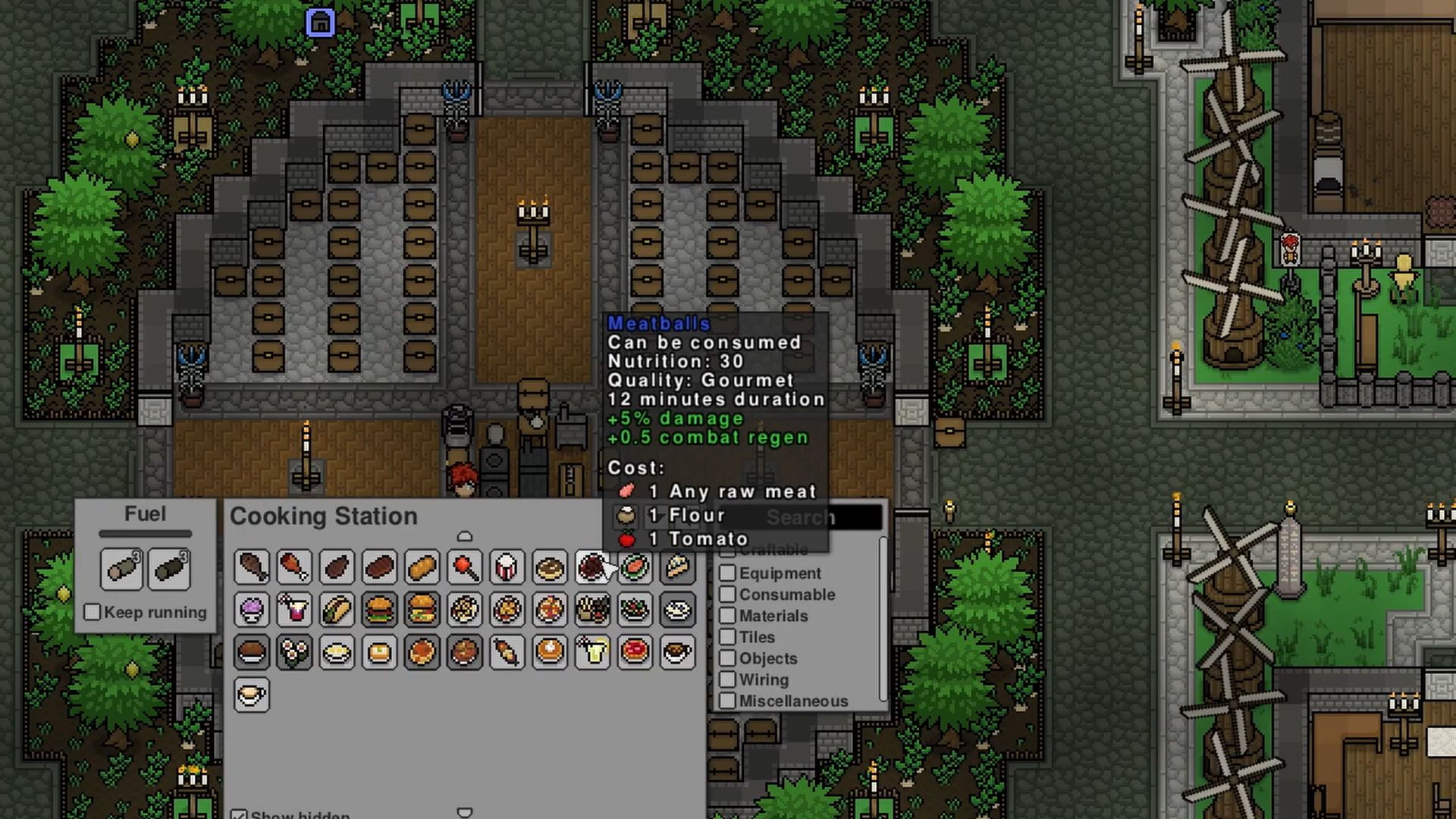Check the Materials filter
1456x819 pixels.
728,616
